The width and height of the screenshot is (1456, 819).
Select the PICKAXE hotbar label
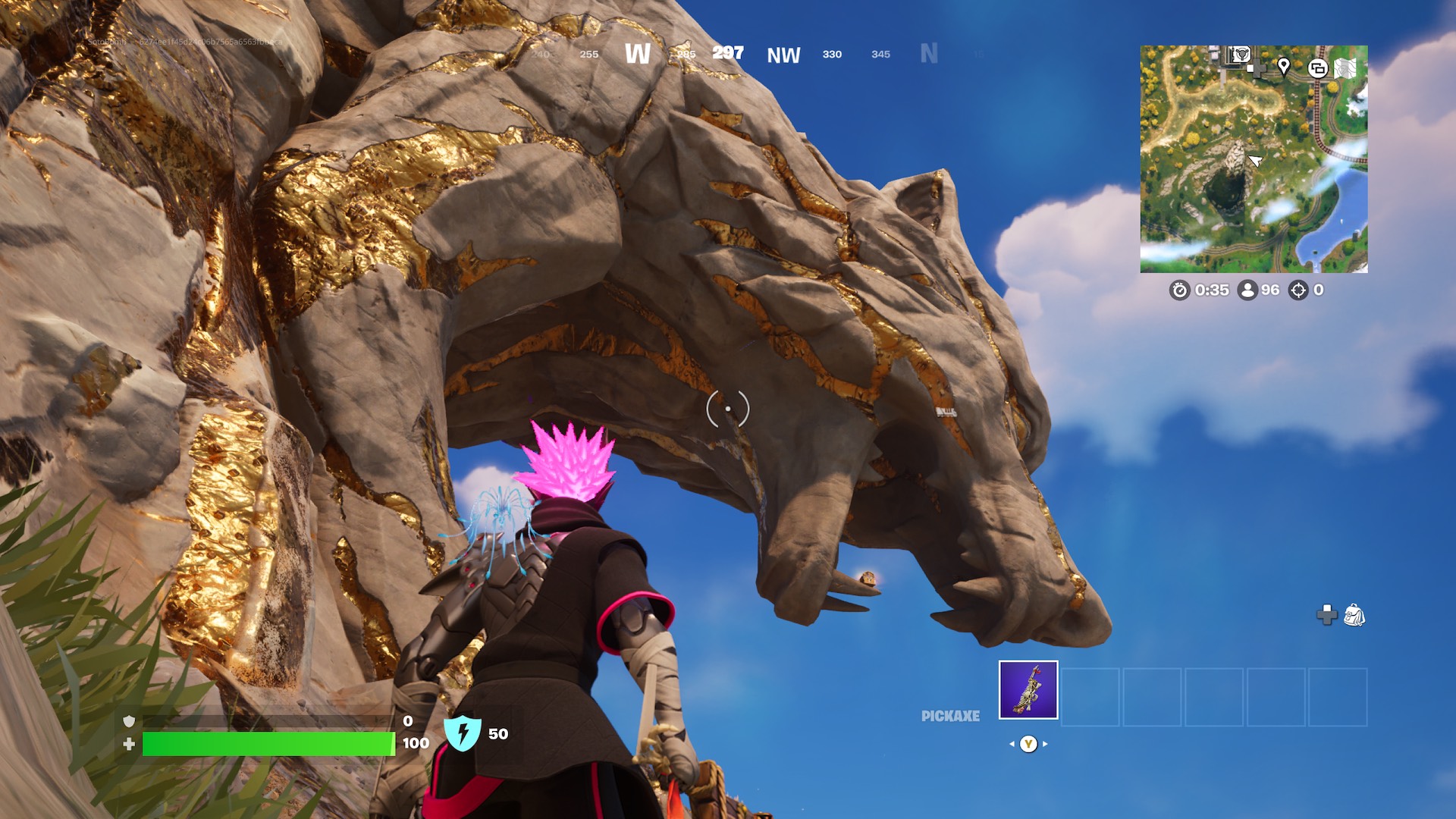tap(950, 714)
